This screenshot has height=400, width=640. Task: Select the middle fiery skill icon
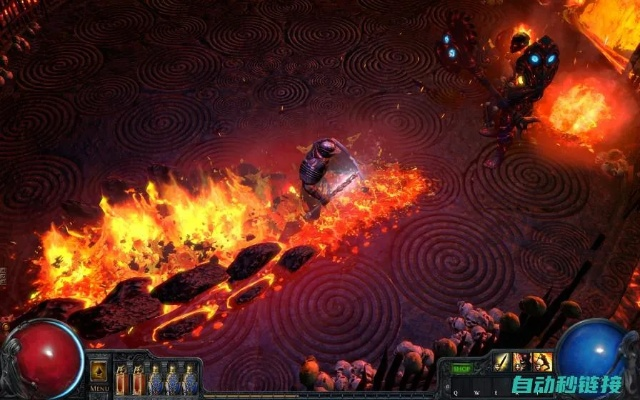tap(521, 362)
